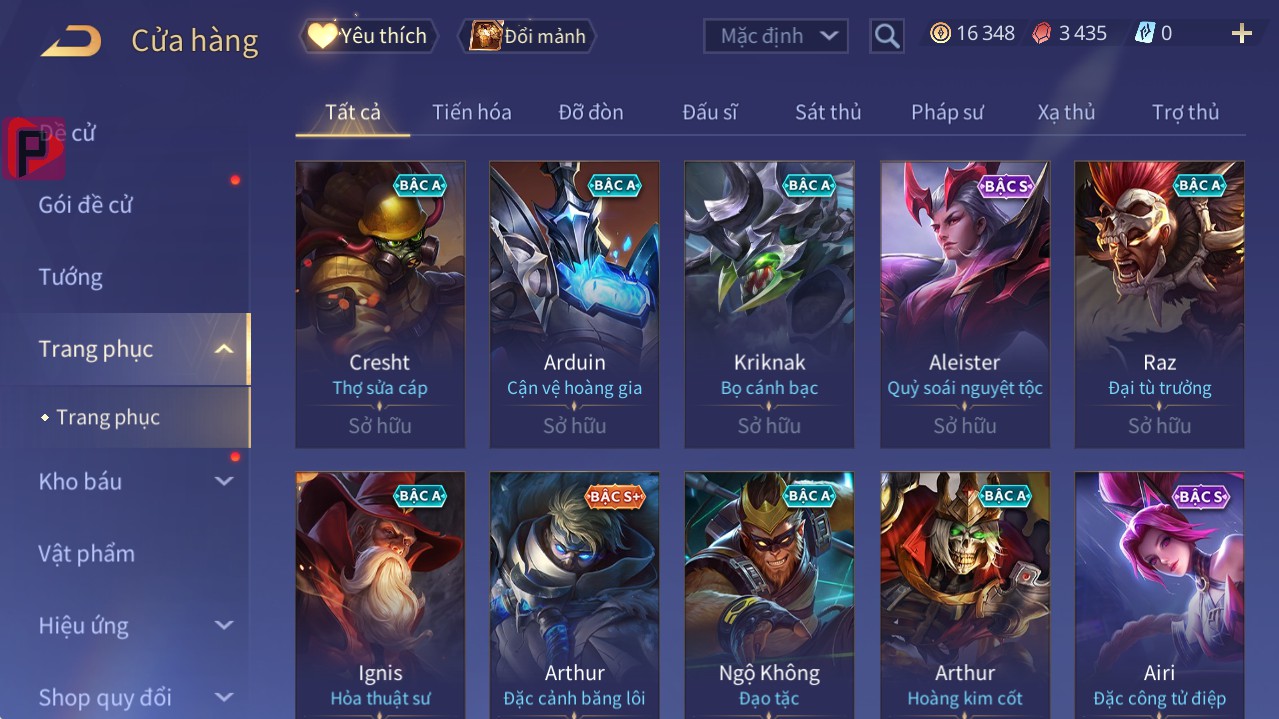The height and width of the screenshot is (719, 1279).
Task: Switch to the Tiến hóa tab
Action: point(471,112)
